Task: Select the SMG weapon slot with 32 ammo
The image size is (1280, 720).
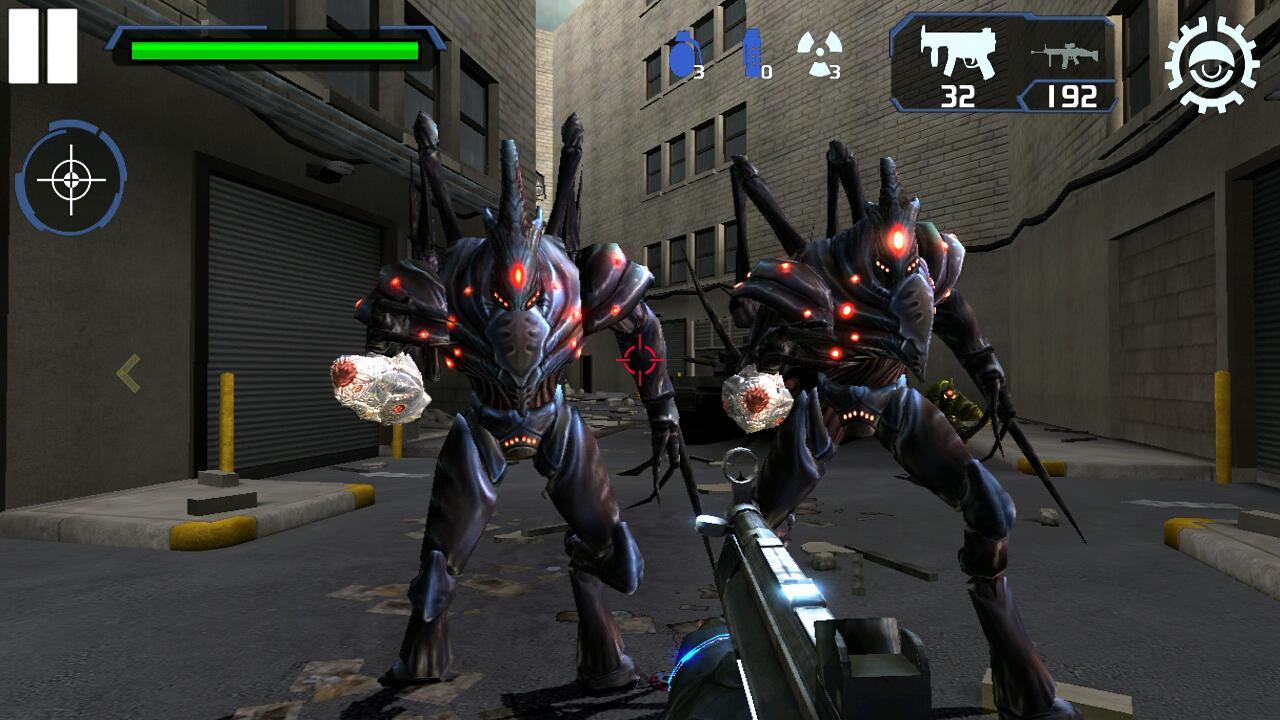Action: (x=955, y=62)
